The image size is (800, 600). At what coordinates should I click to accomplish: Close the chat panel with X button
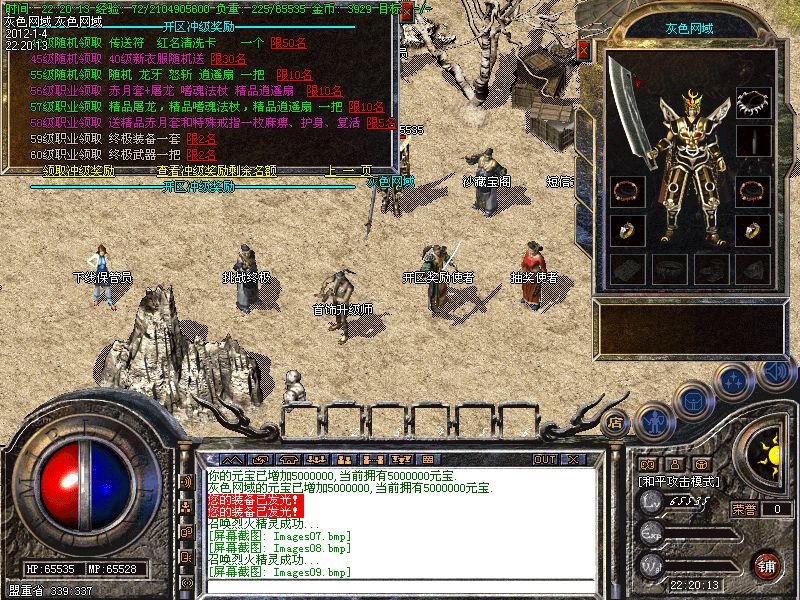573,459
